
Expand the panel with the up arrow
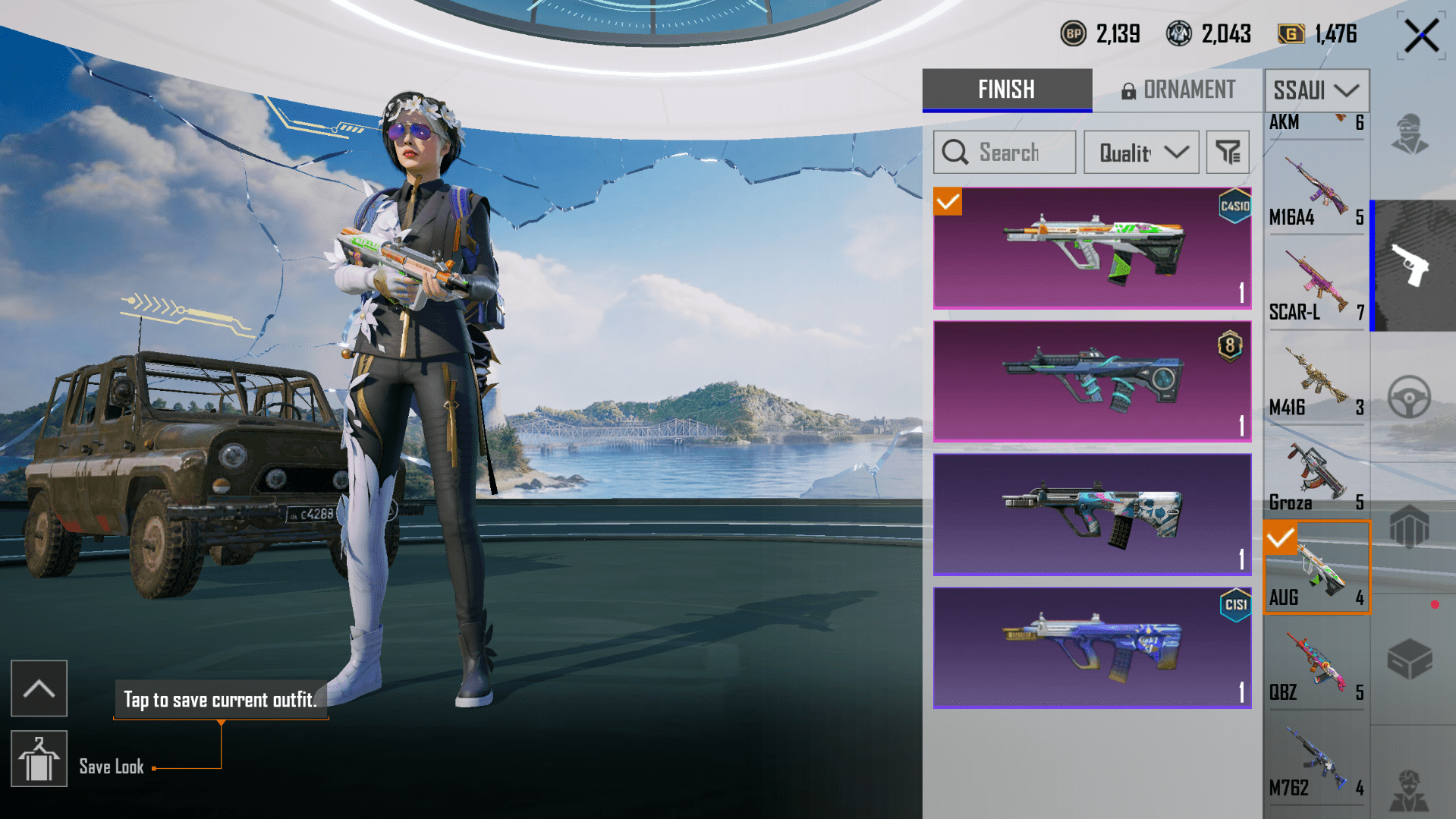[39, 688]
